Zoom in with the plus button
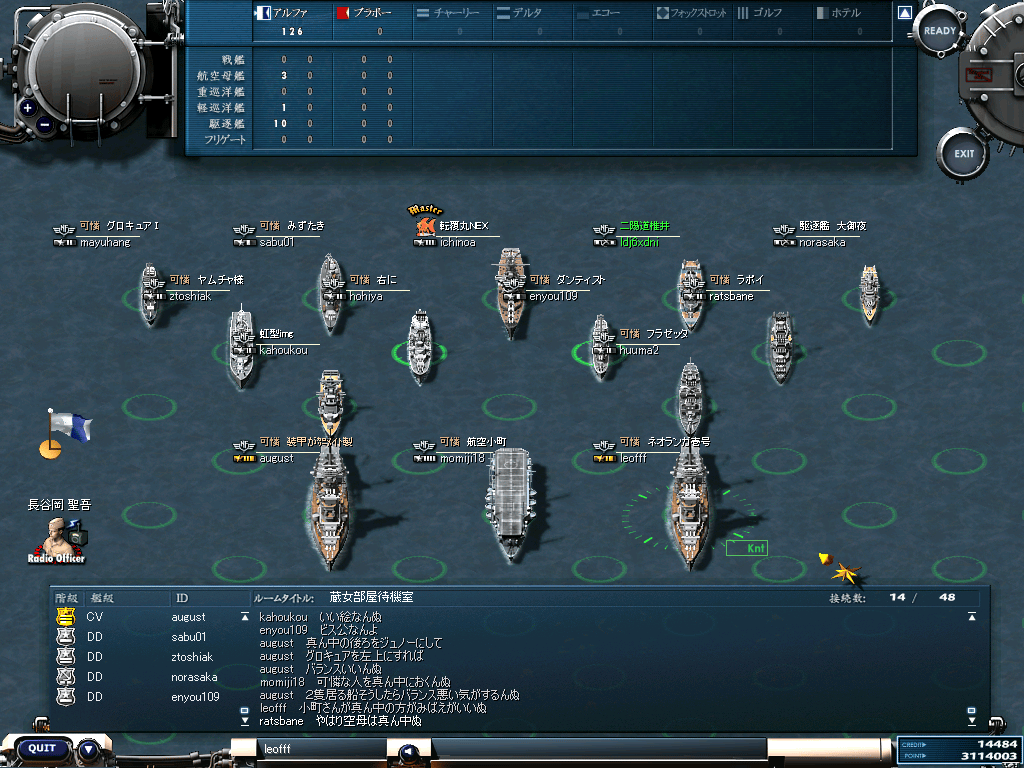1024x768 pixels. tap(27, 108)
